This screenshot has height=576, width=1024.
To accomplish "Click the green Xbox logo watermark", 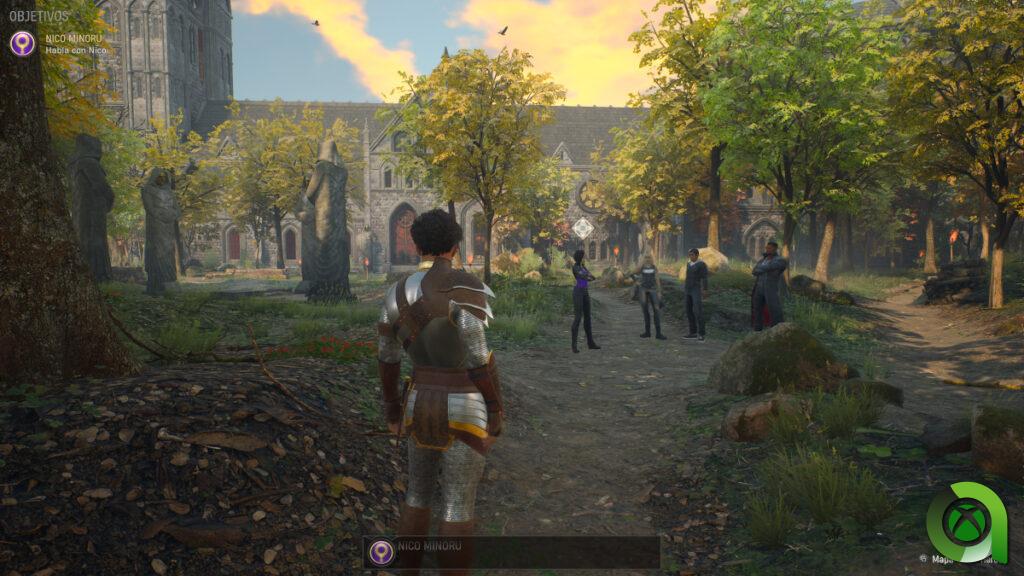I will tap(965, 522).
